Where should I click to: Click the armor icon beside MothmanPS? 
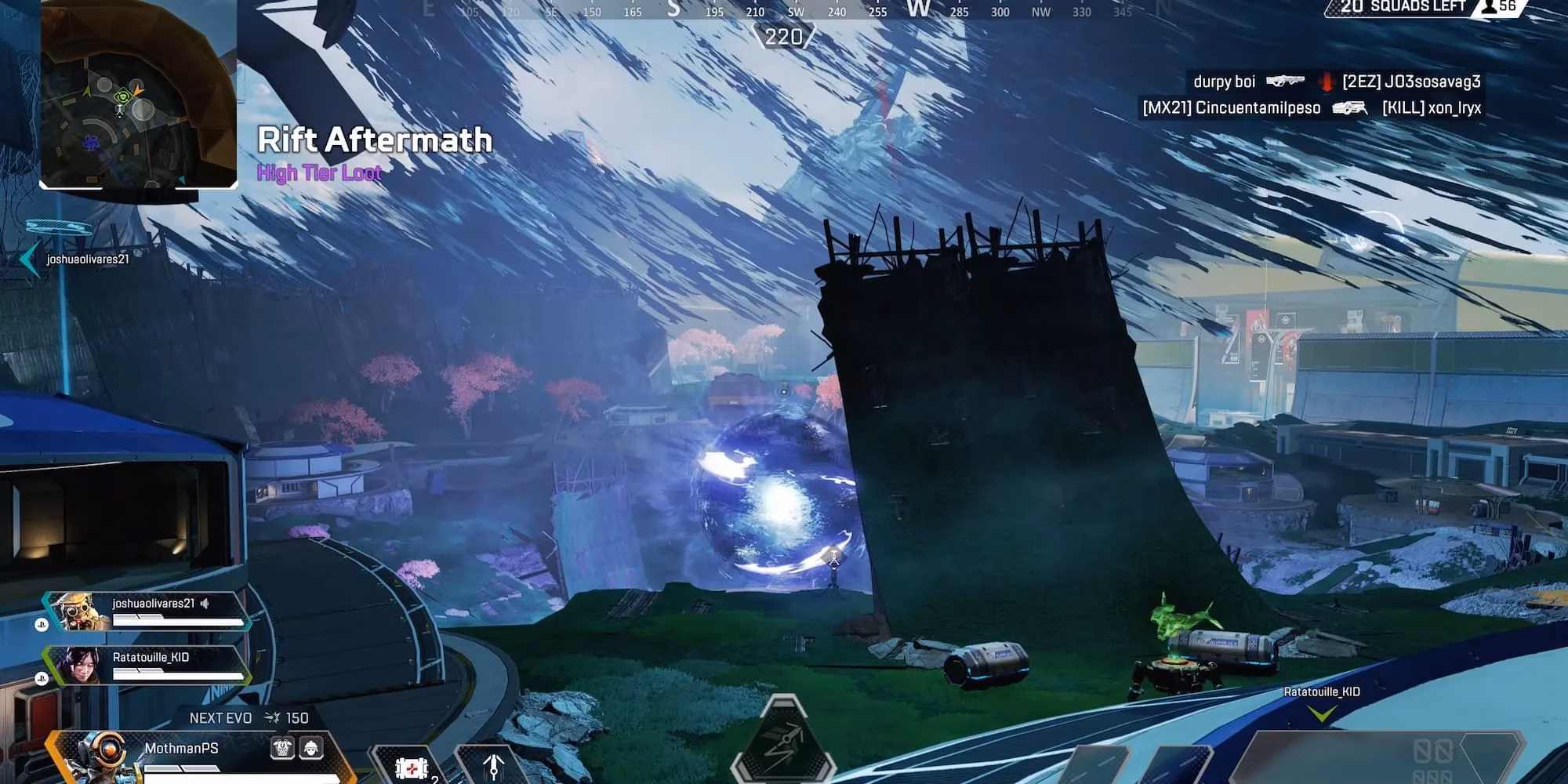click(282, 748)
